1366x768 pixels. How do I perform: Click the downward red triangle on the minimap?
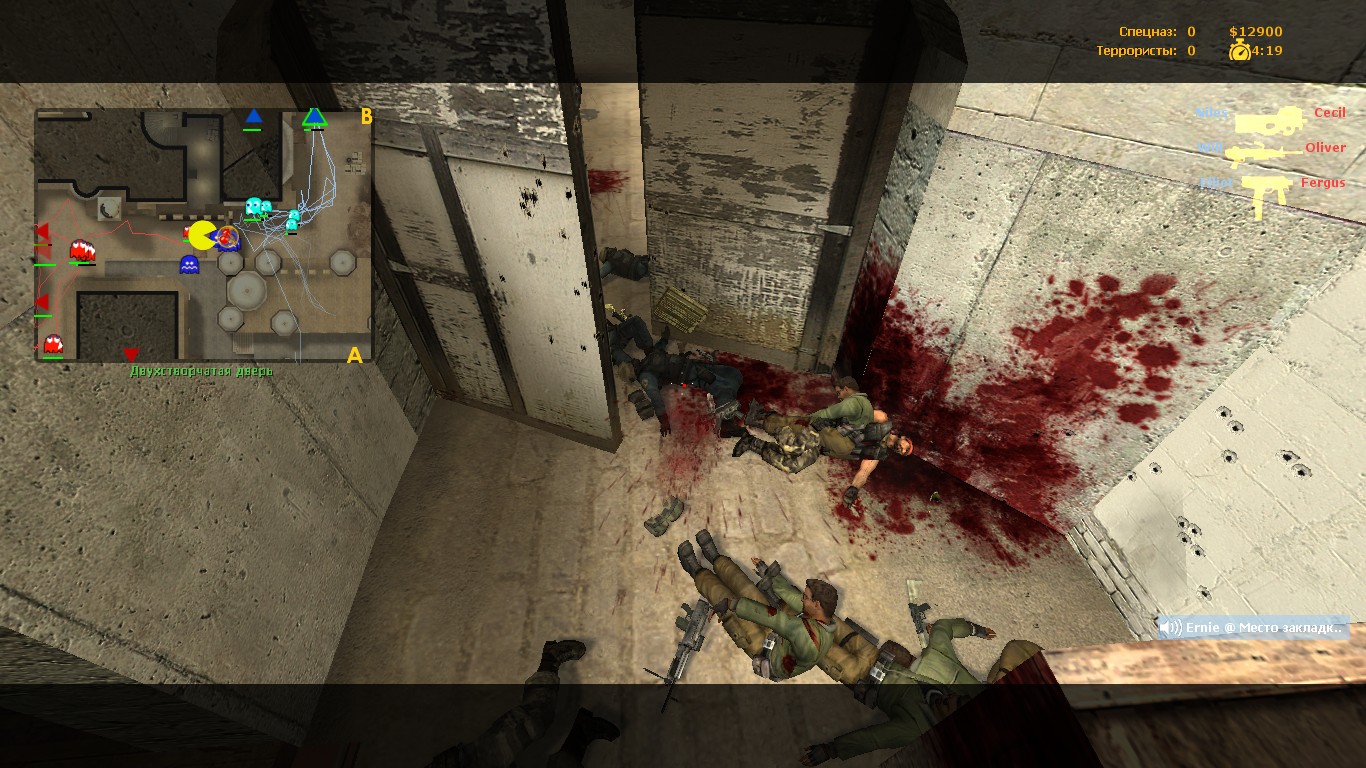tap(131, 355)
